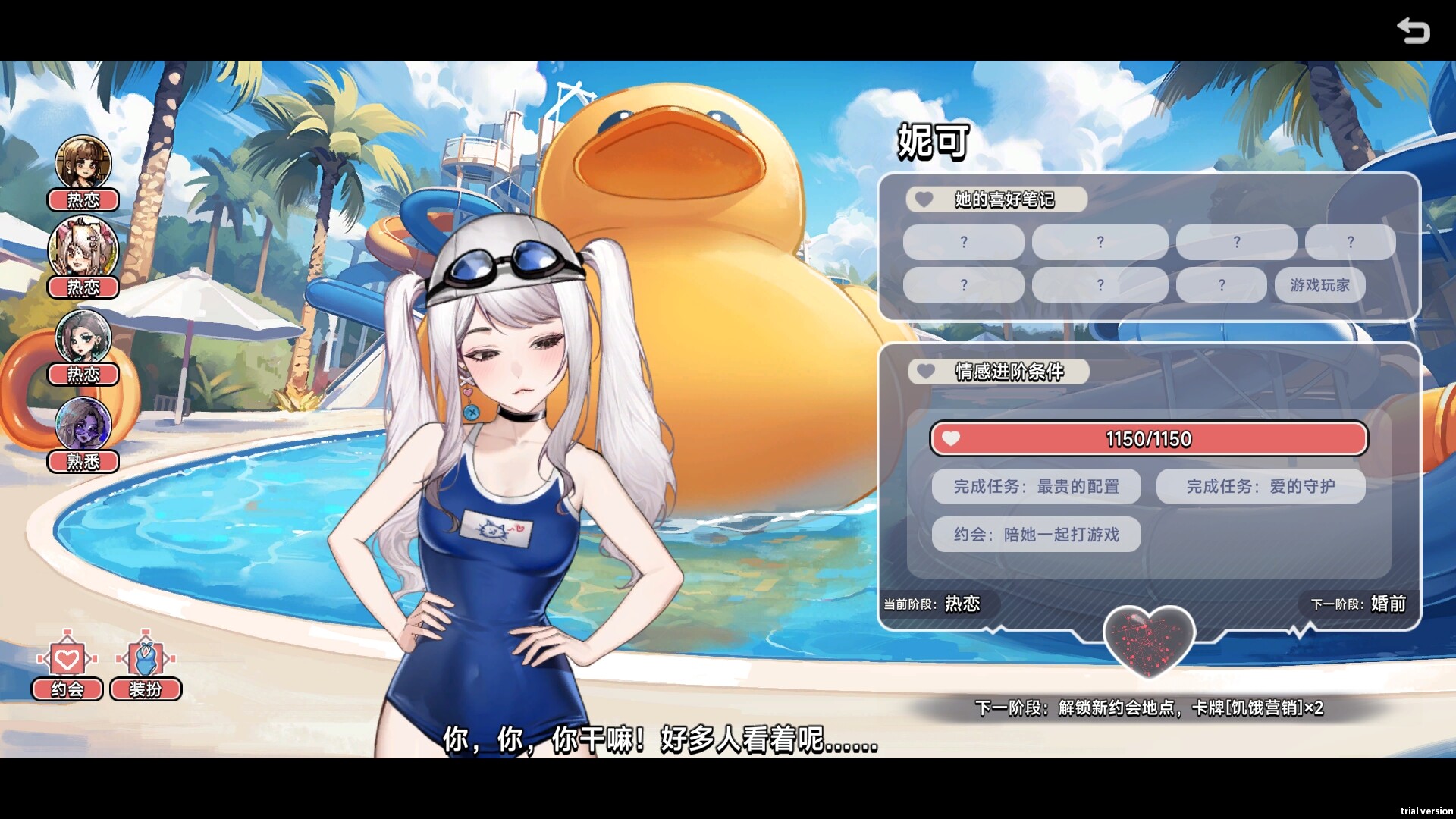This screenshot has height=819, width=1456.
Task: Select 约会：陪她一起打游戏
Action: 1035,535
